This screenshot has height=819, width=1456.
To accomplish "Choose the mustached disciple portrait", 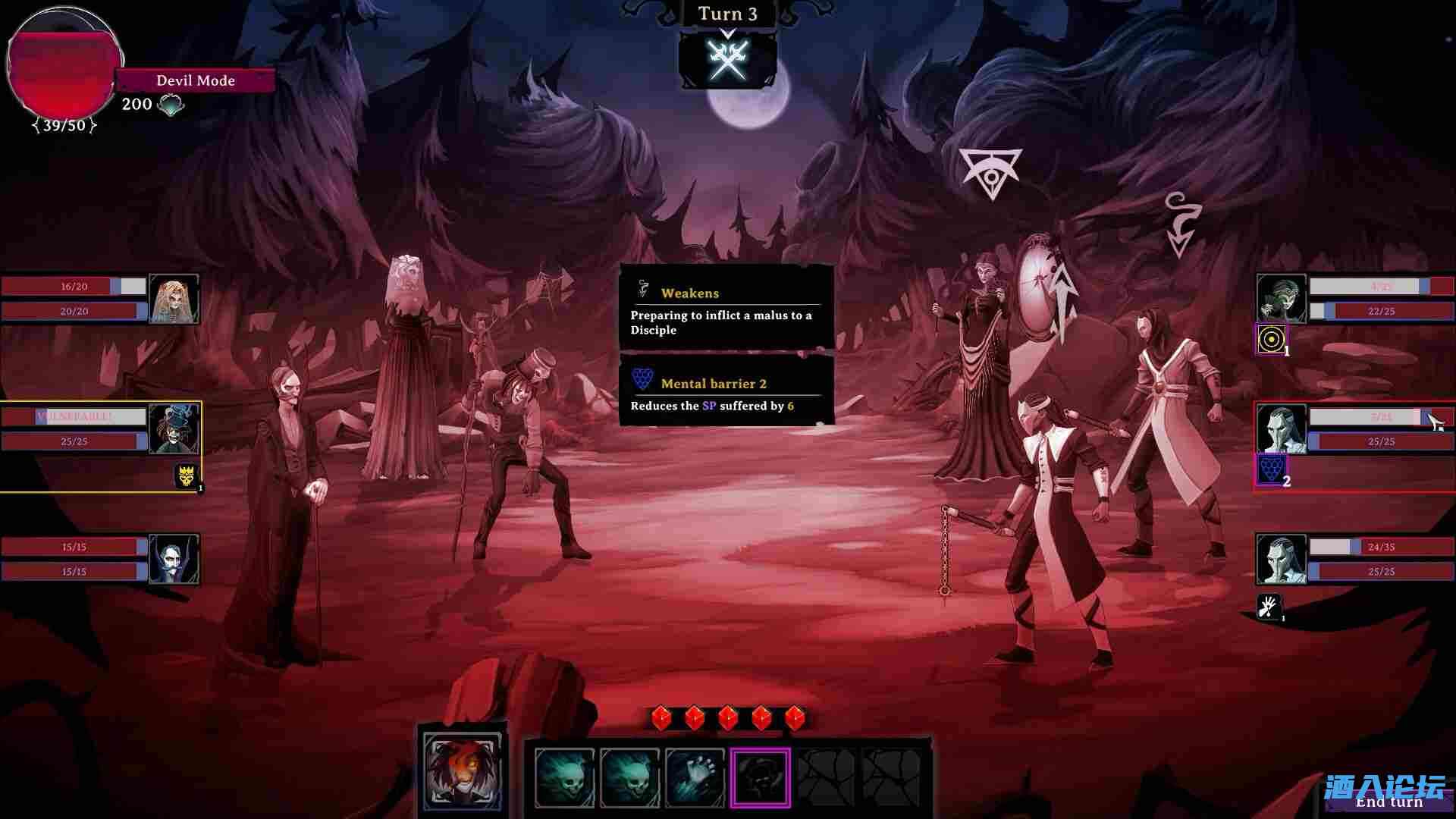I will click(x=174, y=559).
